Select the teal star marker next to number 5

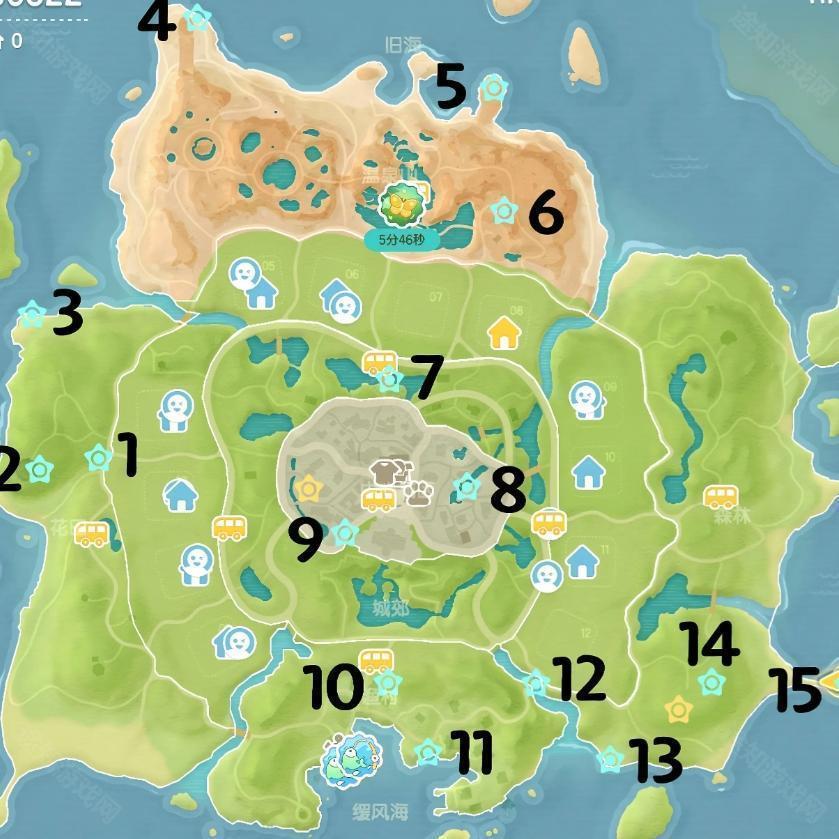[491, 88]
